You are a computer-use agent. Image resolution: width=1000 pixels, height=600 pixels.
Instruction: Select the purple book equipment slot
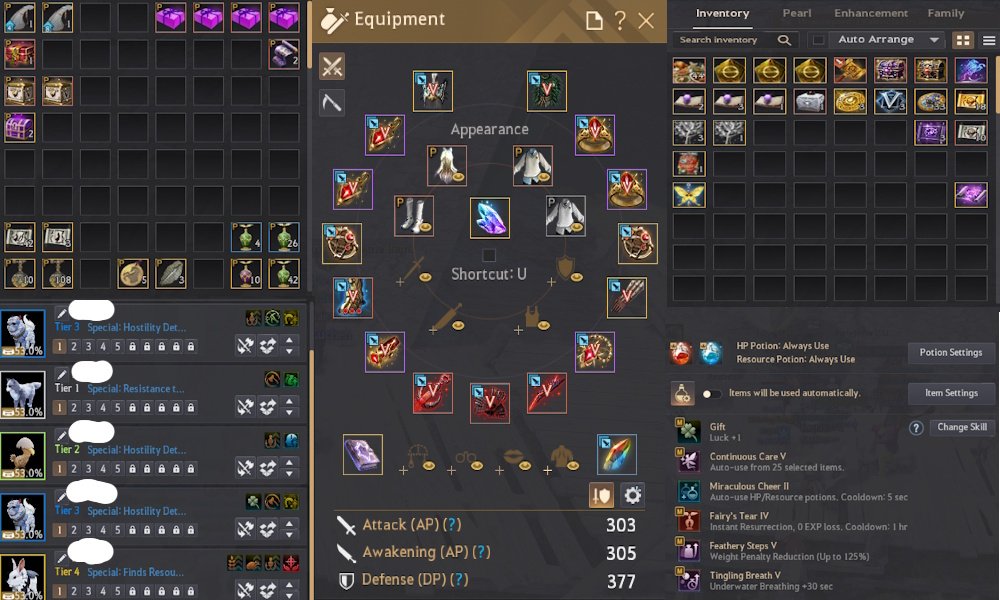[362, 454]
